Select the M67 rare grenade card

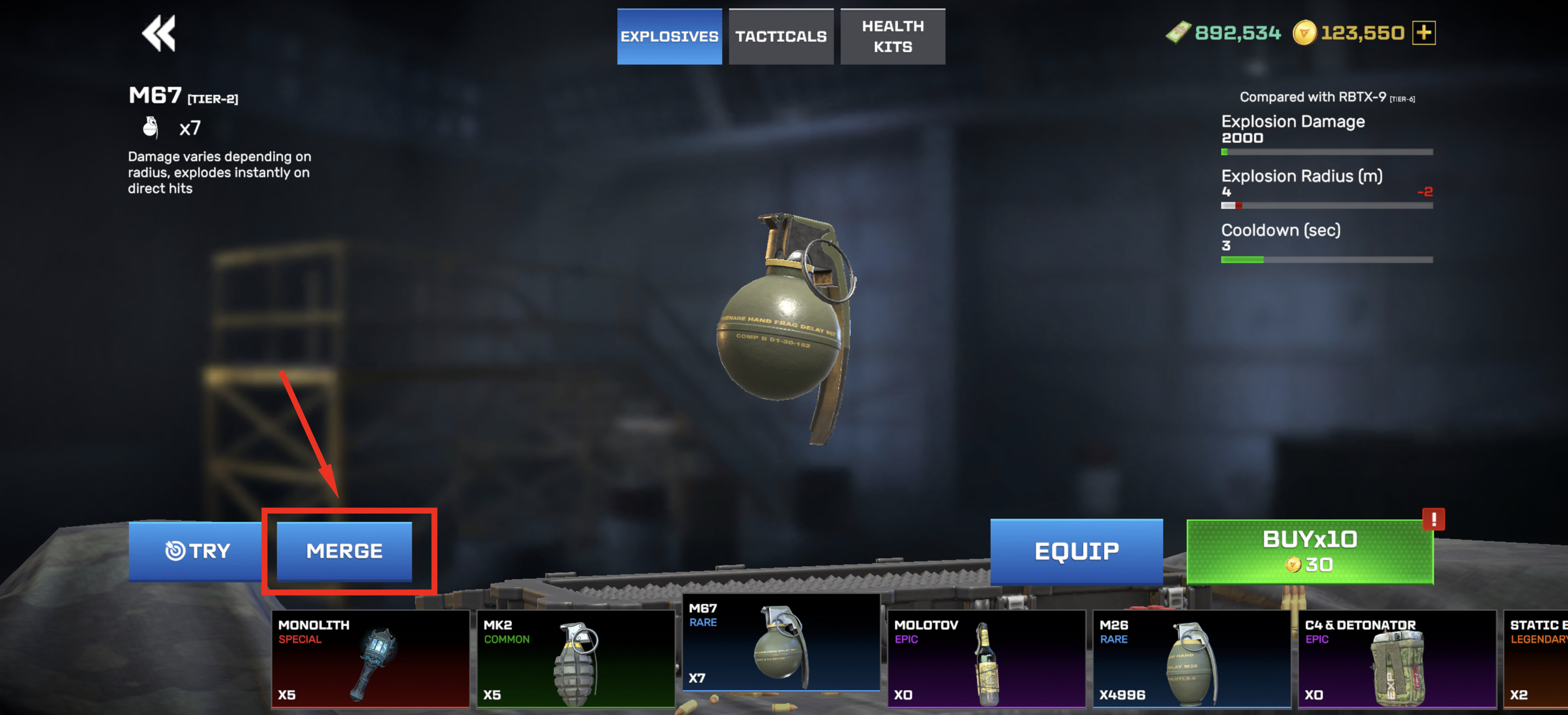[x=781, y=644]
